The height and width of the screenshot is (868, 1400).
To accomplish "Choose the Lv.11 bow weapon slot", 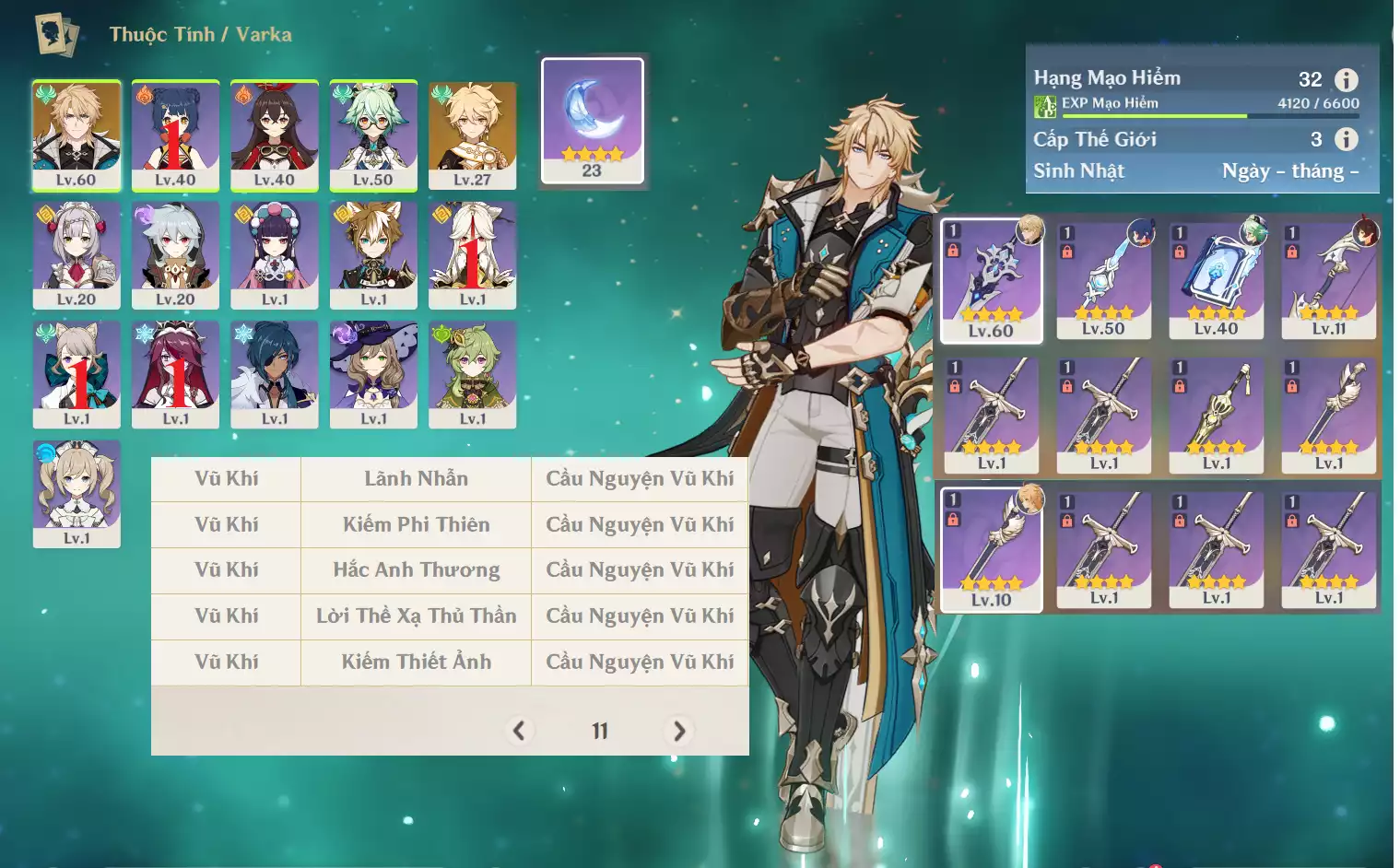I will (1329, 280).
